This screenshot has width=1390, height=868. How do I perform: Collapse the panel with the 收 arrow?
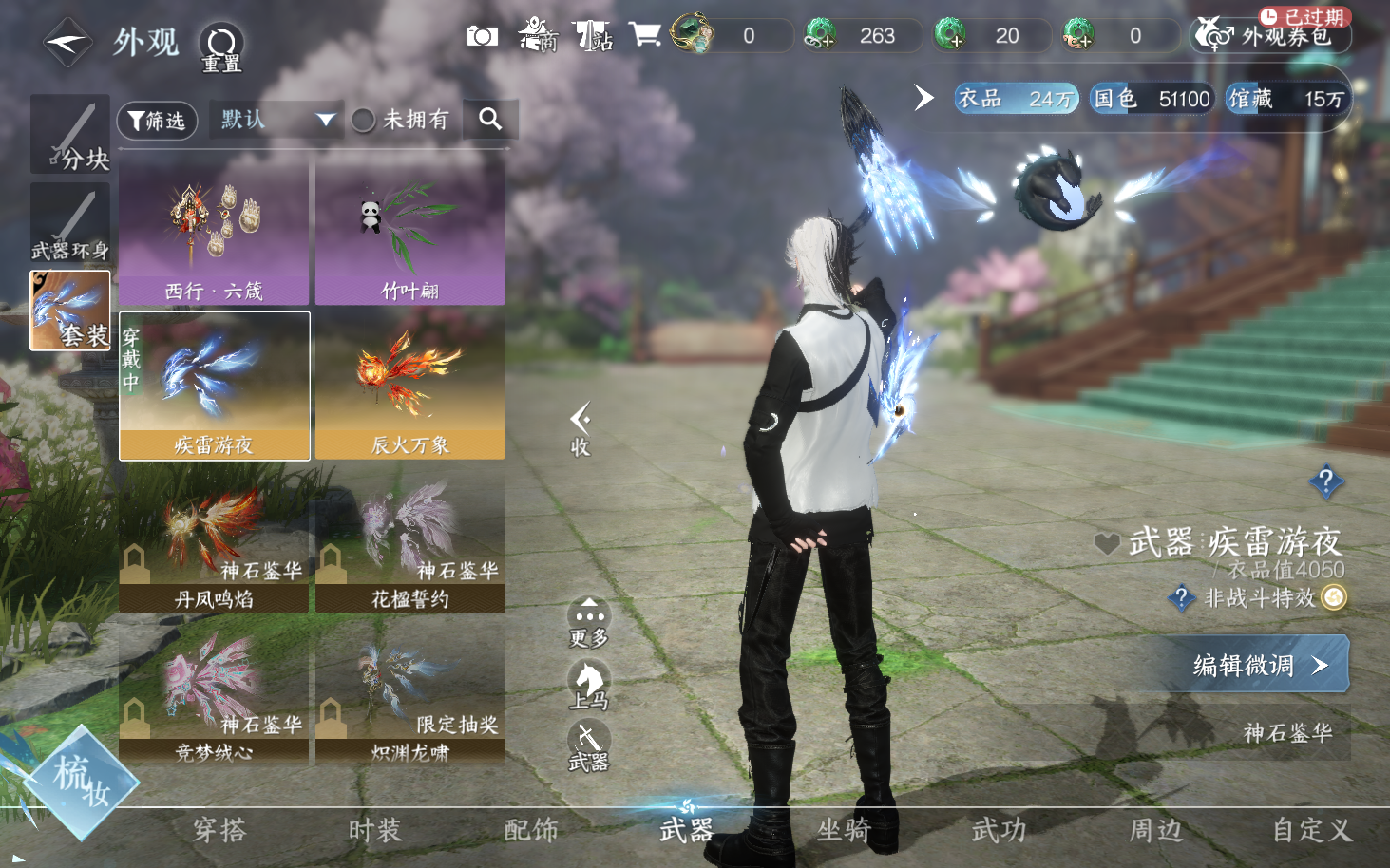(x=580, y=428)
